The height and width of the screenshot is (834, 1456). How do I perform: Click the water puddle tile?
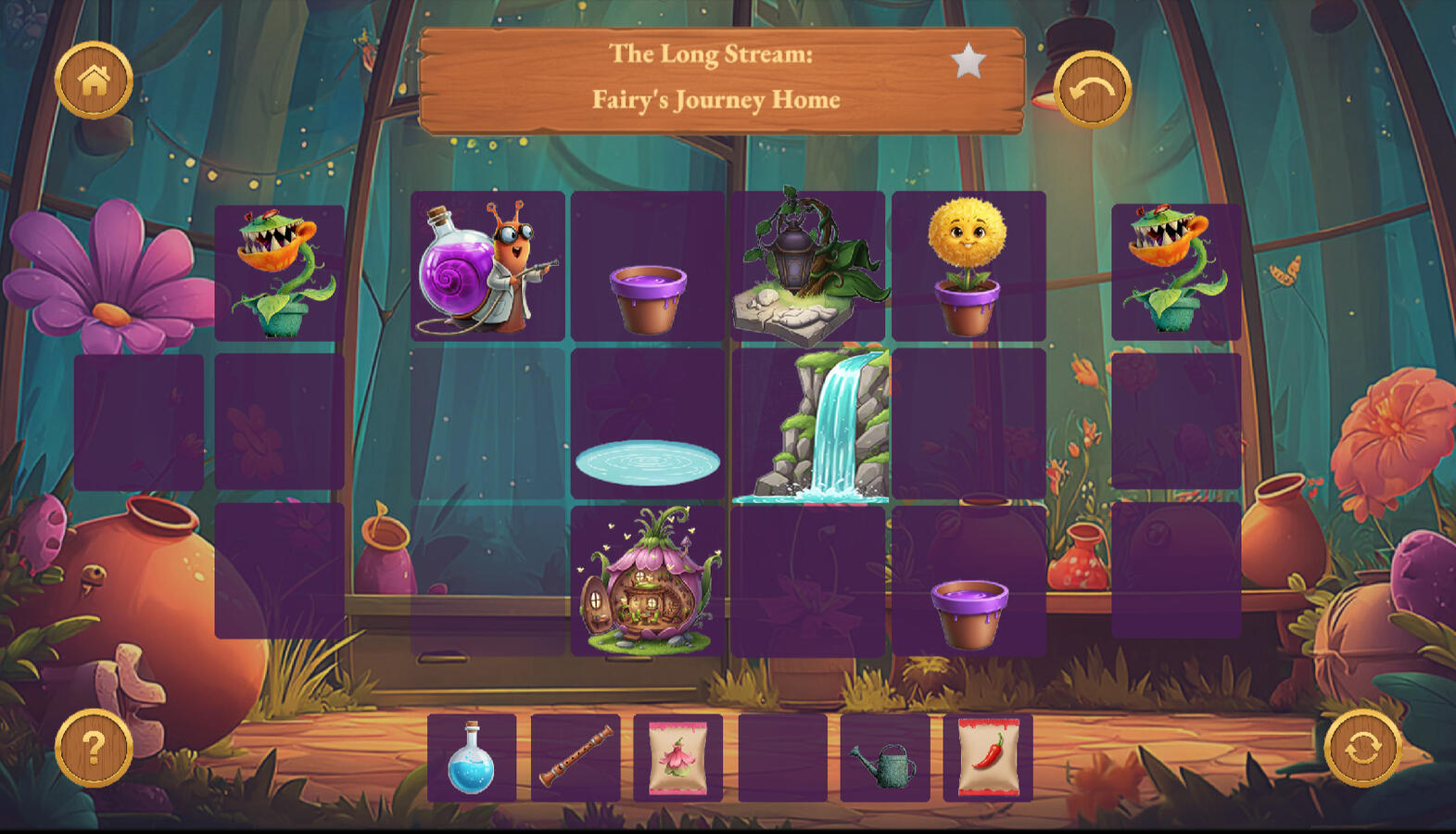(648, 461)
